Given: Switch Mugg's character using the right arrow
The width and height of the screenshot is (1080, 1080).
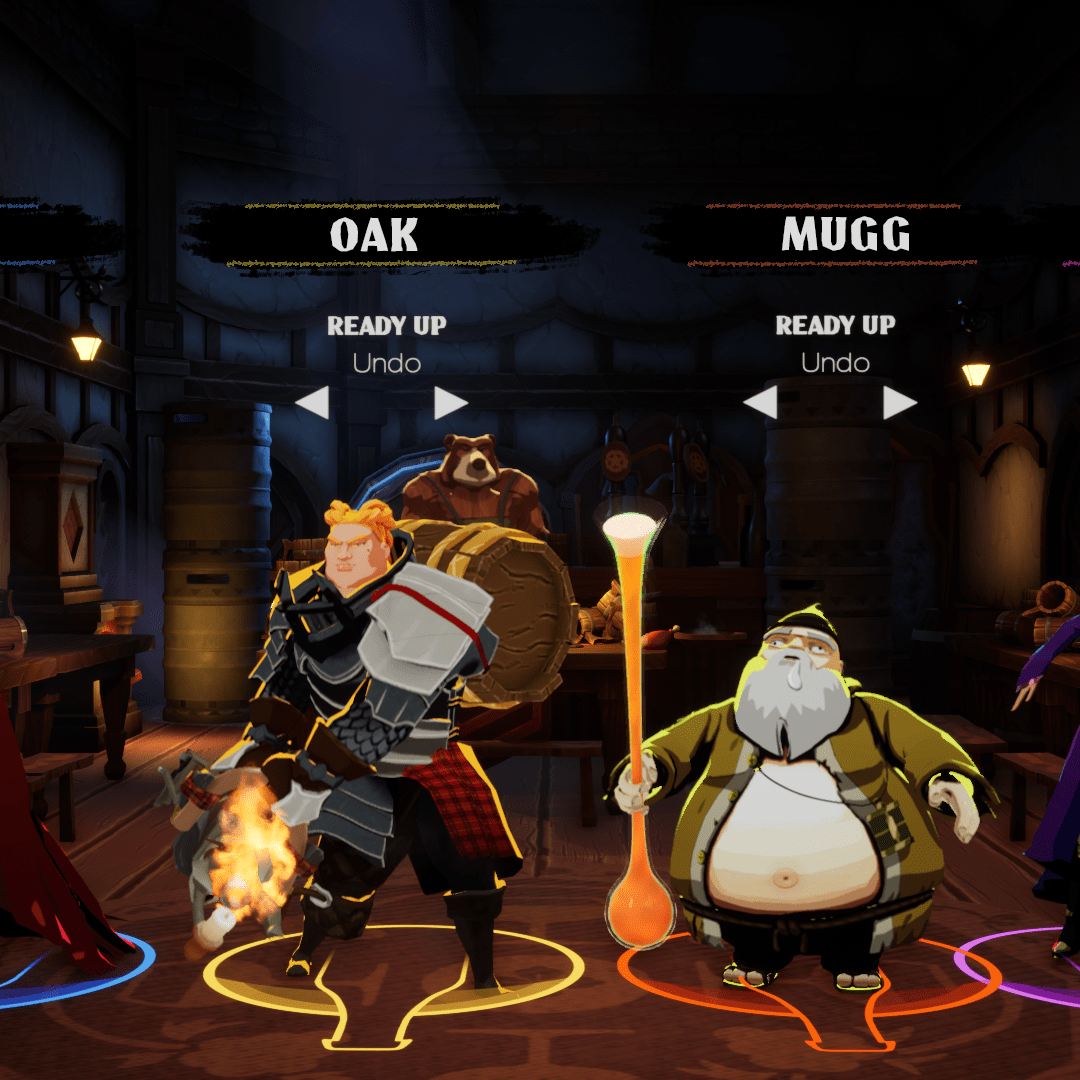Looking at the screenshot, I should pos(900,404).
